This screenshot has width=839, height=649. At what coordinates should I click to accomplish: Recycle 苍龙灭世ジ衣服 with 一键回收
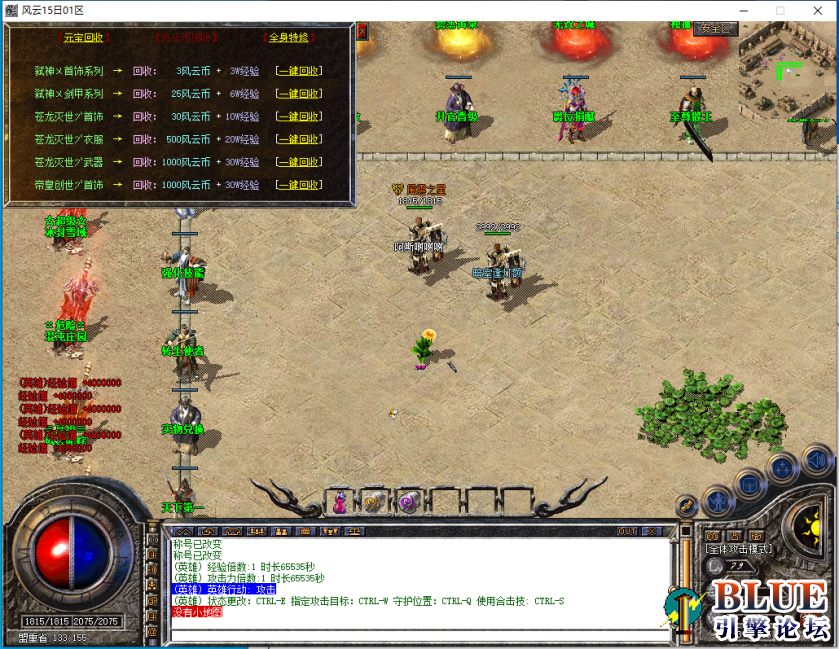point(299,139)
